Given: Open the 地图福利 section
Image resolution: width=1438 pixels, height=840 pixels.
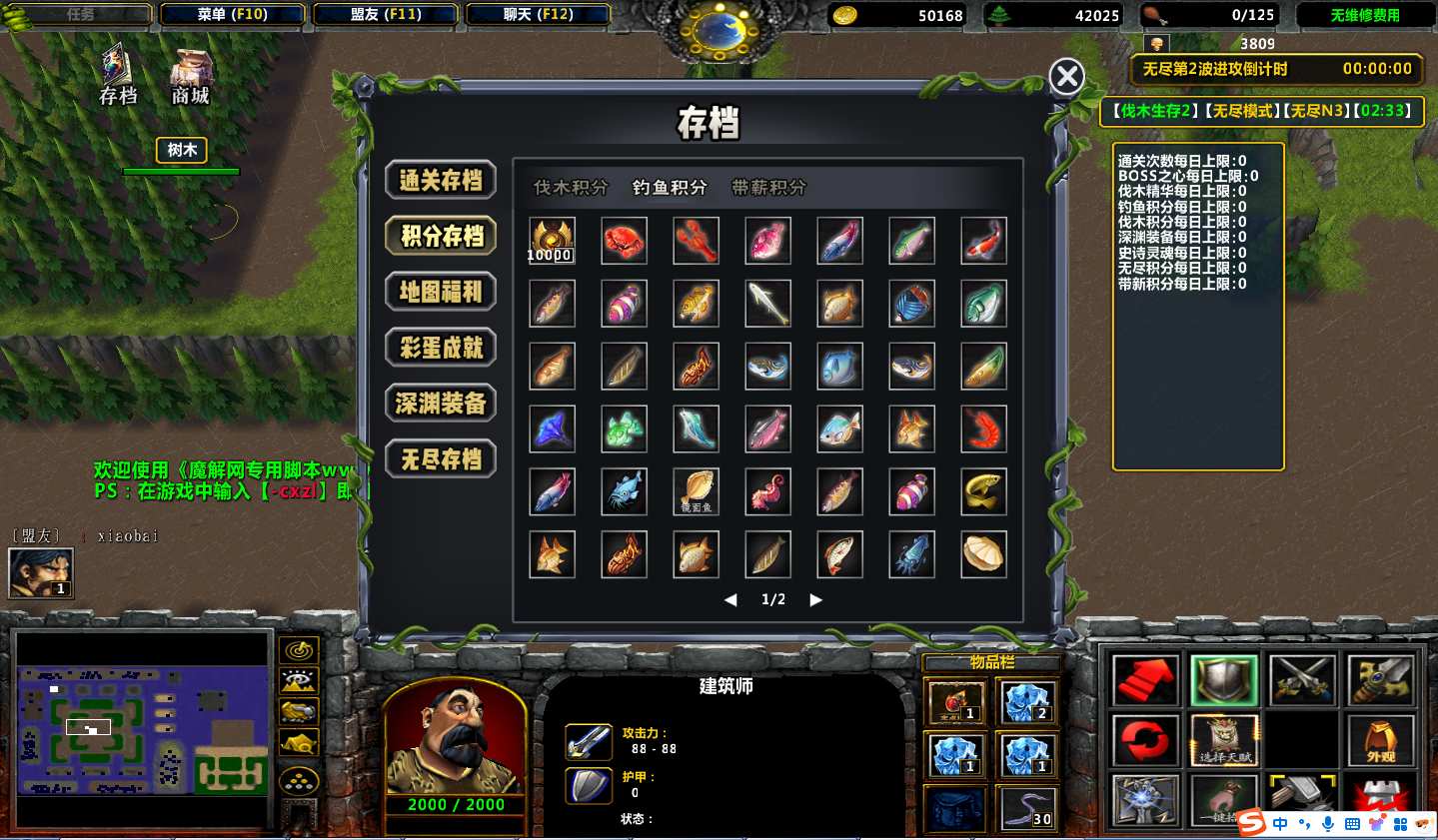Looking at the screenshot, I should 441,292.
